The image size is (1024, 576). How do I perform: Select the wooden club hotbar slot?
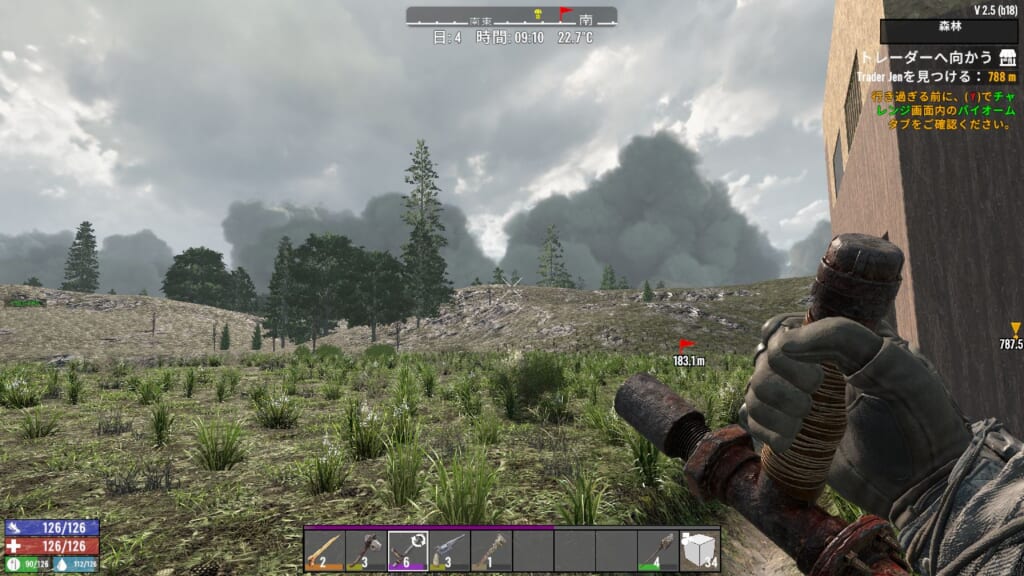pos(325,550)
